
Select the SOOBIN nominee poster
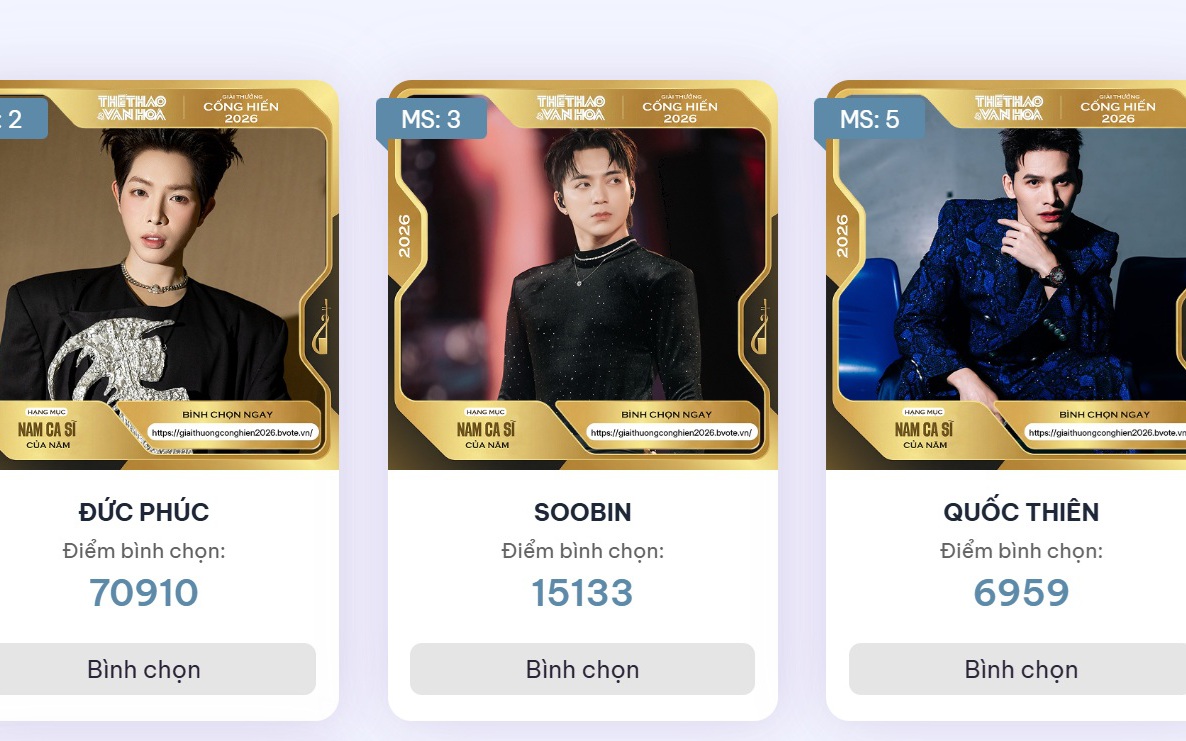582,275
